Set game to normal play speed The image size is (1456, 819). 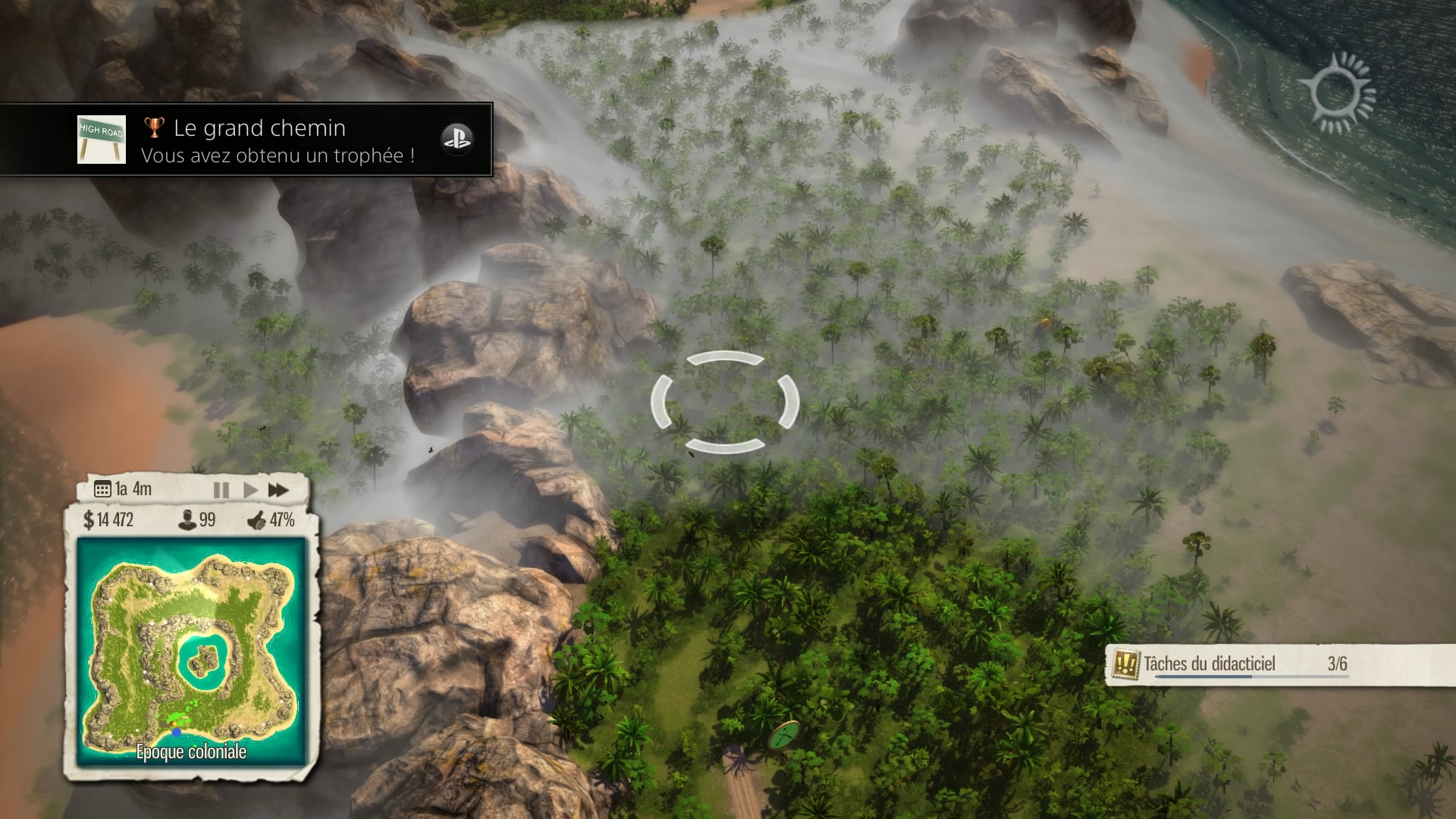click(x=250, y=490)
